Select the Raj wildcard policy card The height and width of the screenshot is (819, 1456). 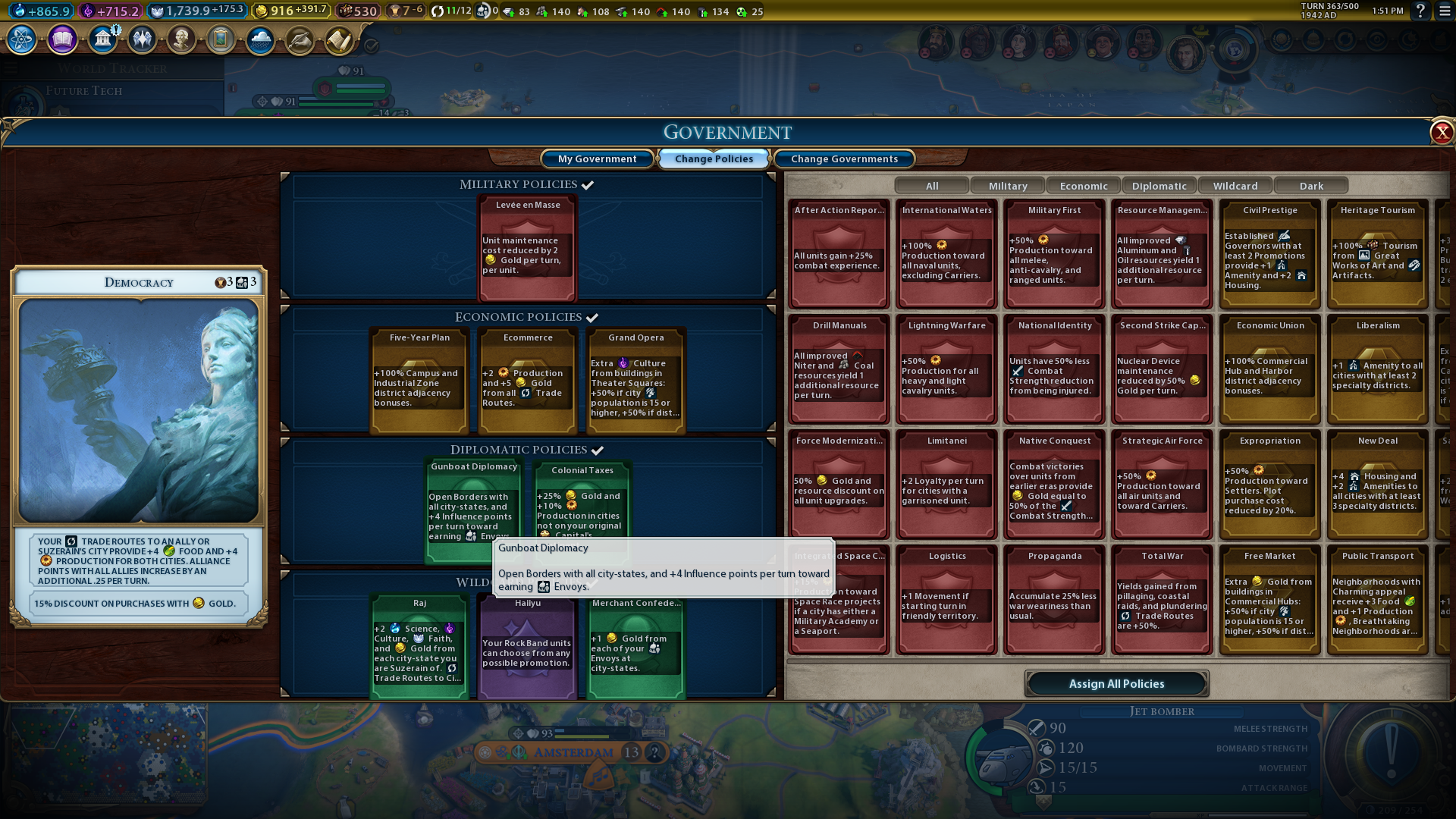point(419,645)
